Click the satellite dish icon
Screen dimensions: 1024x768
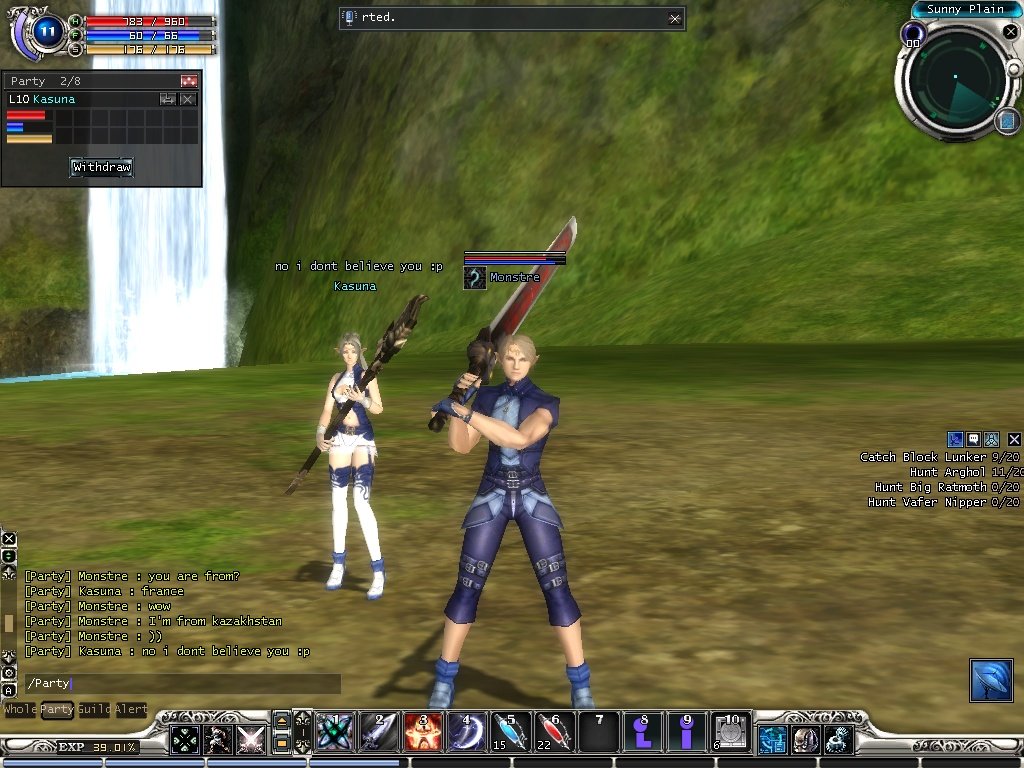click(x=991, y=680)
